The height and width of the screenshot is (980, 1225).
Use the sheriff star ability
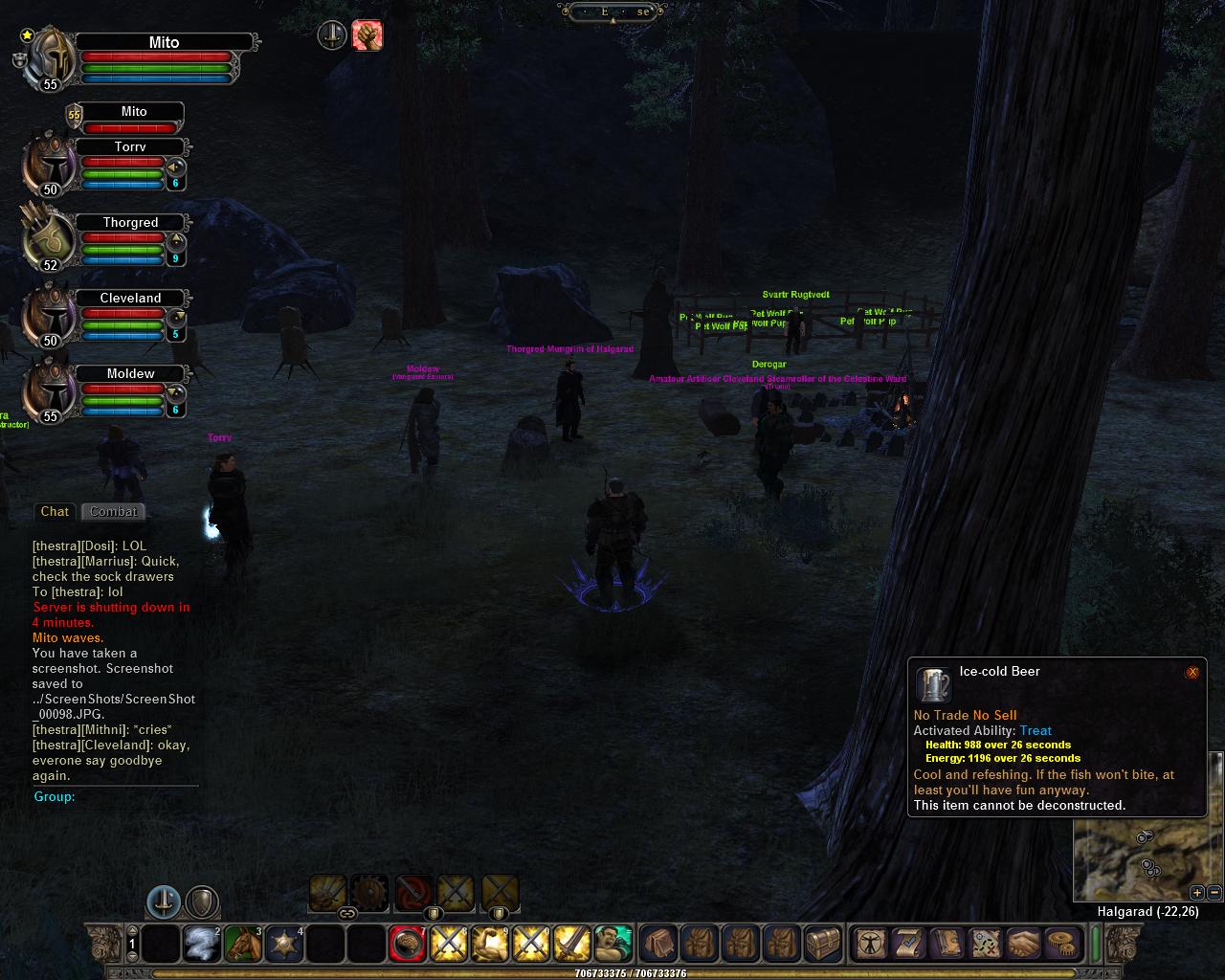click(284, 945)
